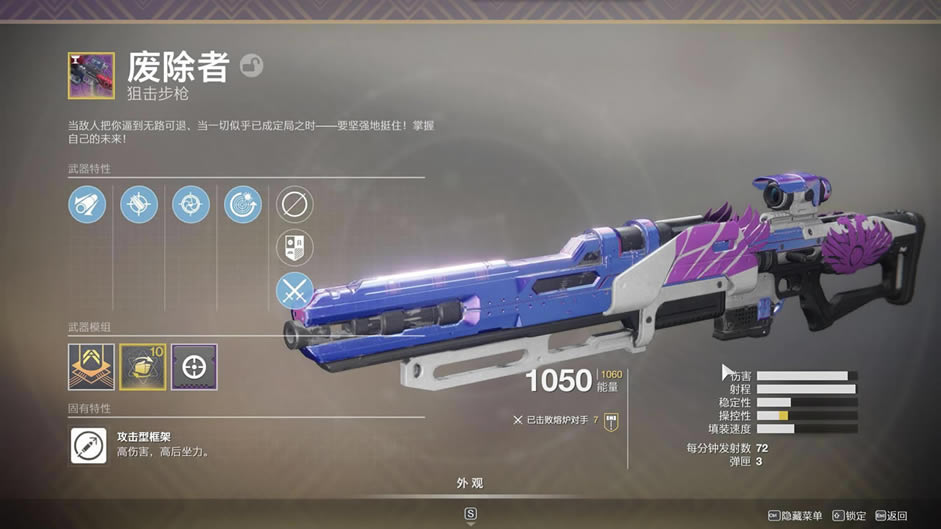
Task: Select the Crucible shield tracker icon
Action: pyautogui.click(x=295, y=248)
